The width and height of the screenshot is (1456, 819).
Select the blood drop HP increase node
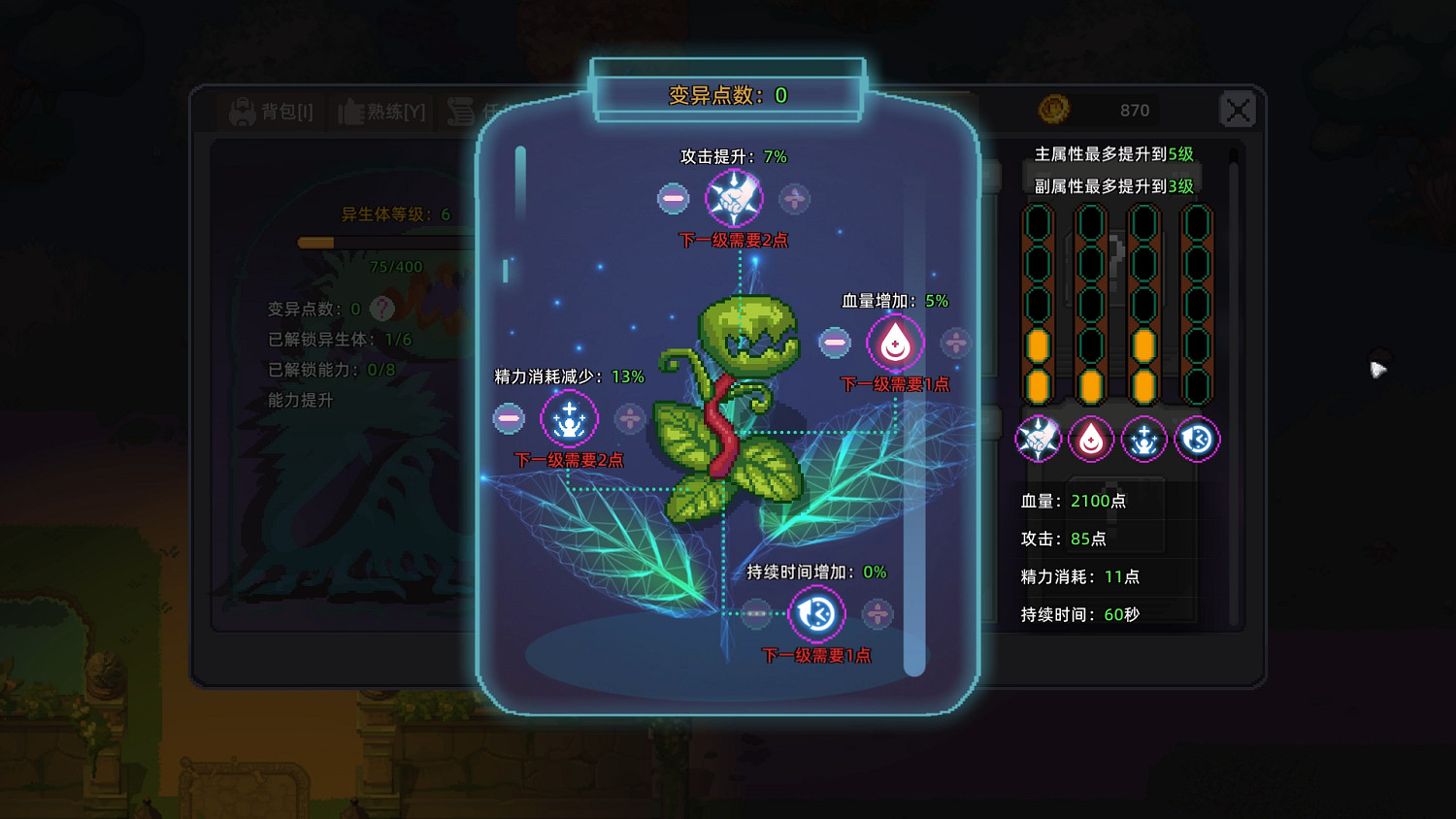[x=894, y=343]
